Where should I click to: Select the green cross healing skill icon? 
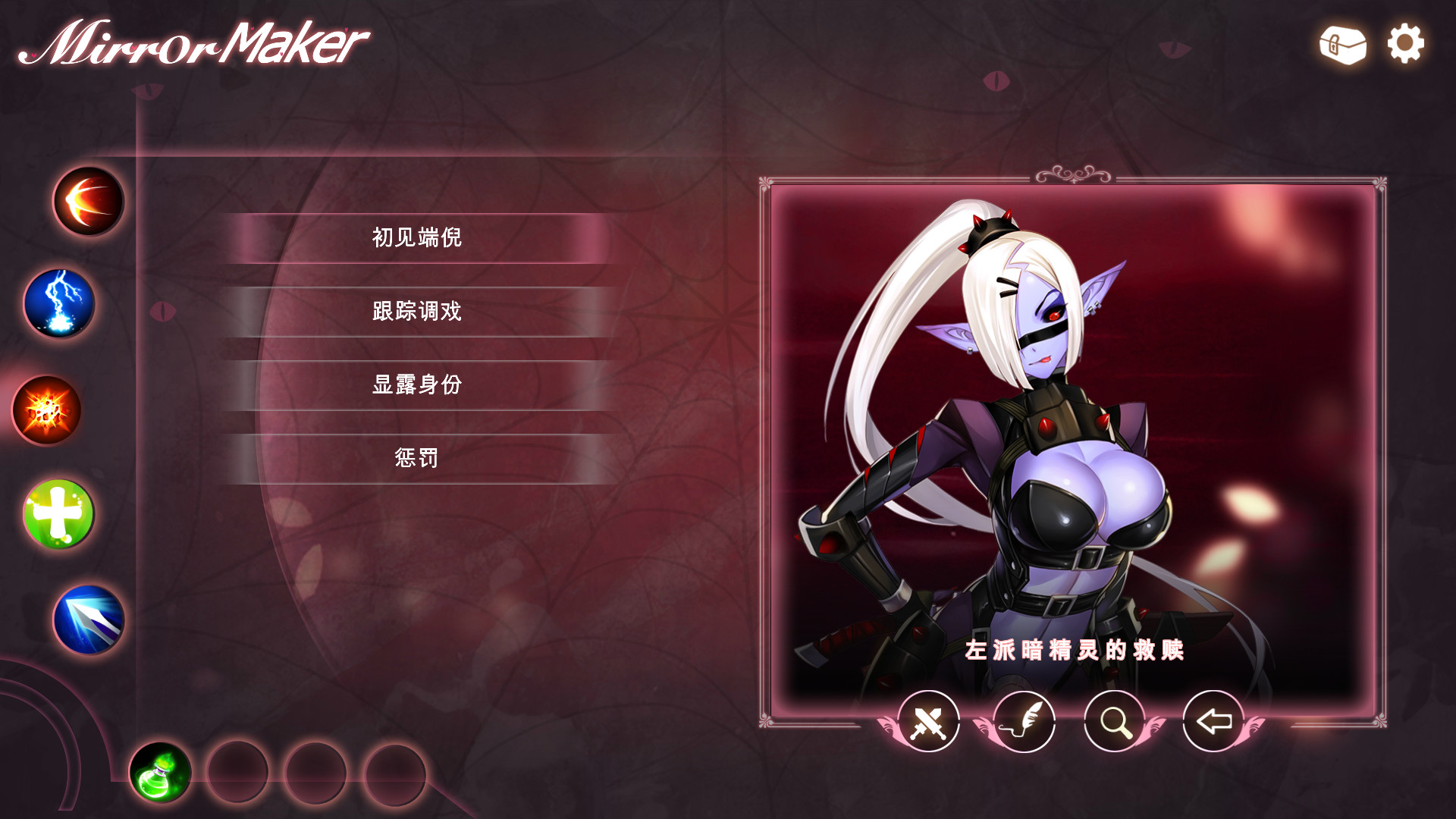pyautogui.click(x=58, y=511)
